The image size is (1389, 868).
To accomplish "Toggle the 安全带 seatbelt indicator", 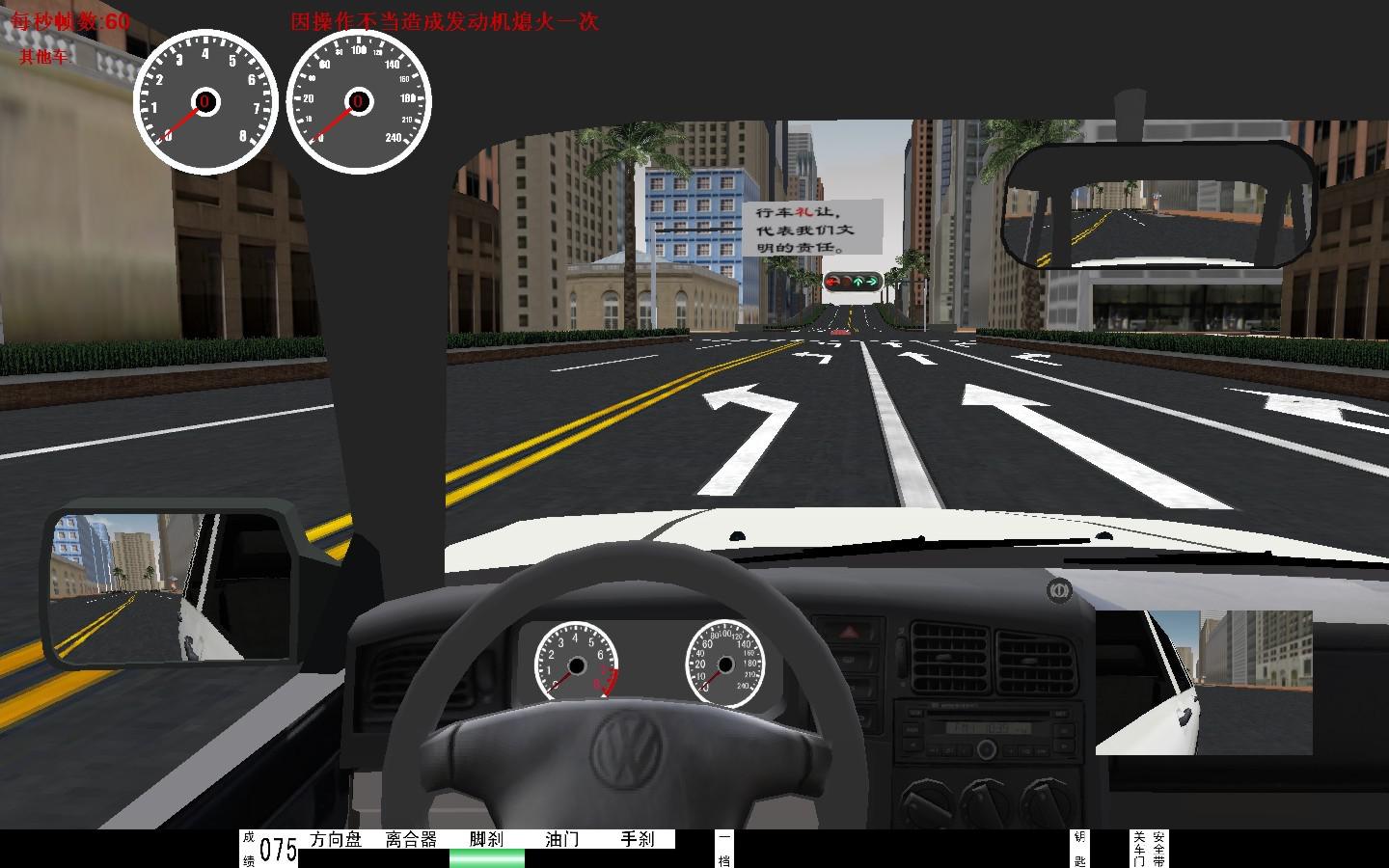I will pos(1158,849).
